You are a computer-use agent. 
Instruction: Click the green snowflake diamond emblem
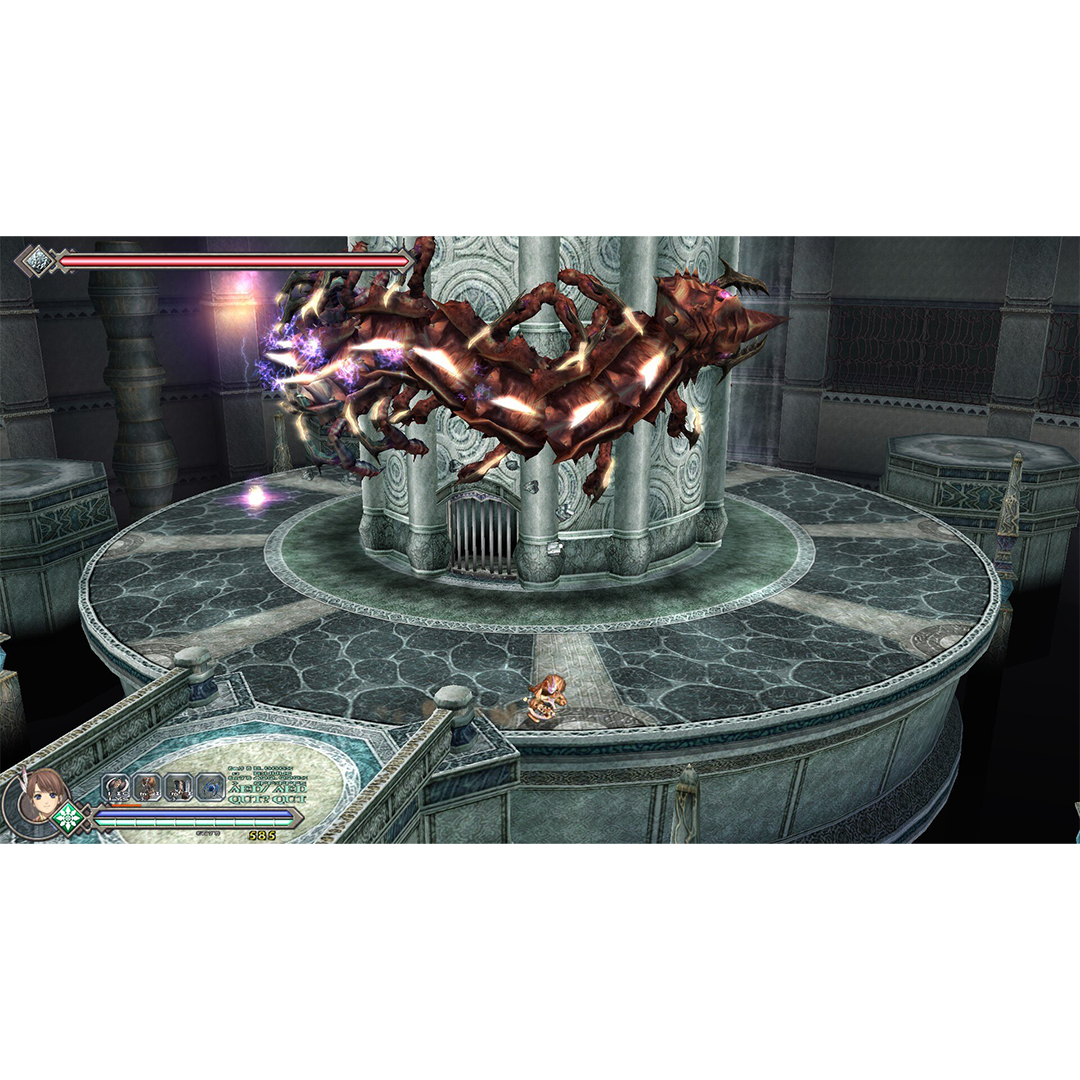coord(70,817)
